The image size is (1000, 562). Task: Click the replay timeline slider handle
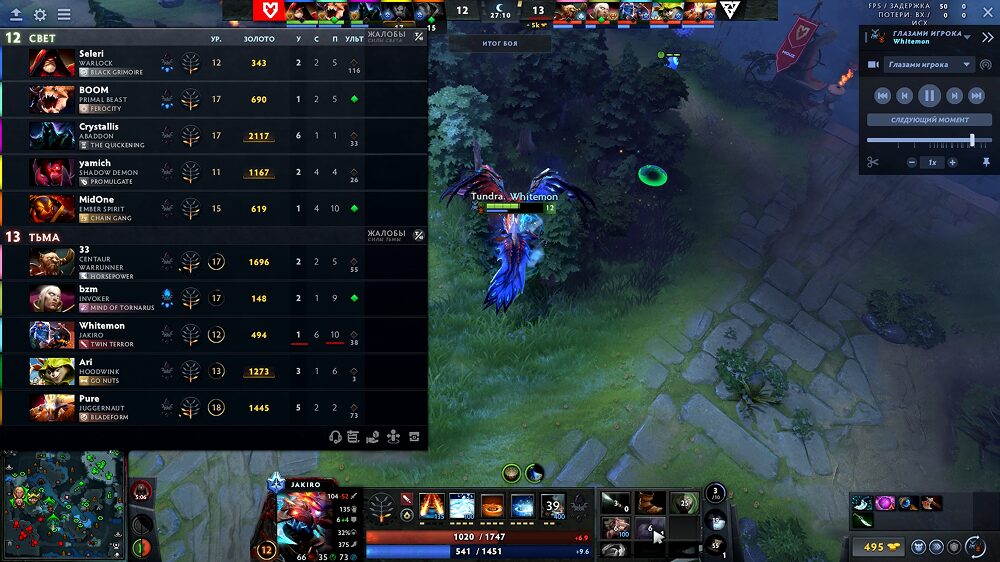click(972, 140)
